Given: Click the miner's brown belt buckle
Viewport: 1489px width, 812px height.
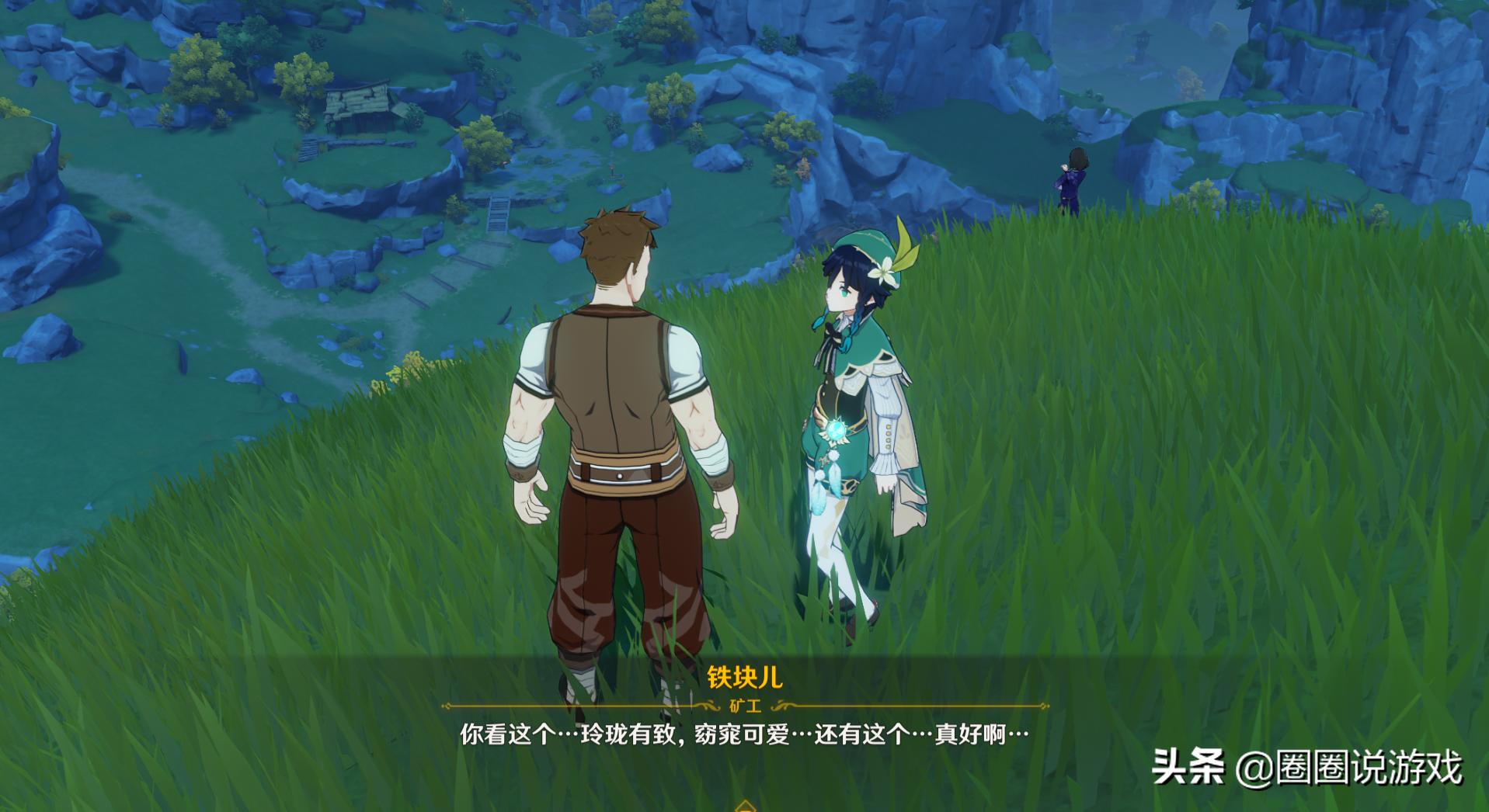Looking at the screenshot, I should point(619,477).
